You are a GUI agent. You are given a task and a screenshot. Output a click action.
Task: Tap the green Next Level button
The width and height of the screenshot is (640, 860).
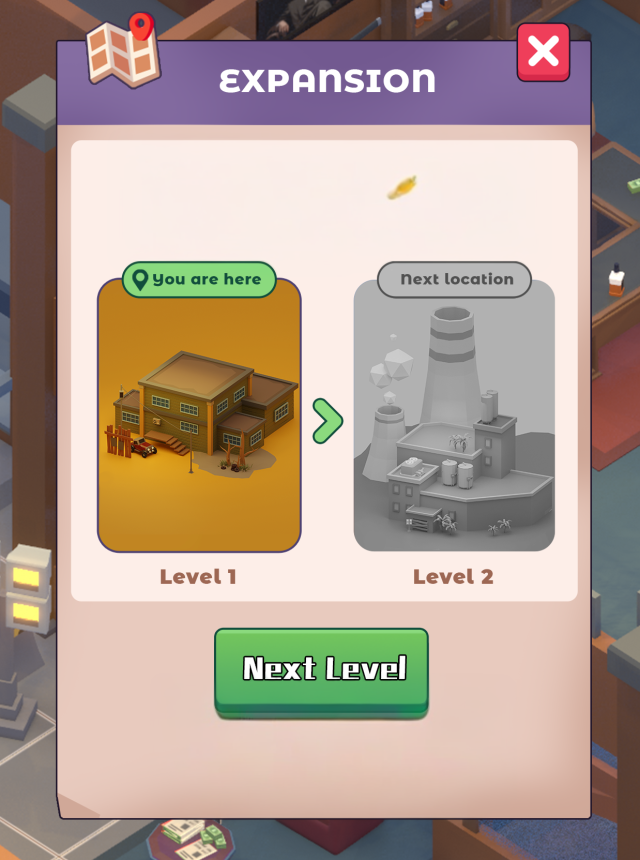point(321,668)
